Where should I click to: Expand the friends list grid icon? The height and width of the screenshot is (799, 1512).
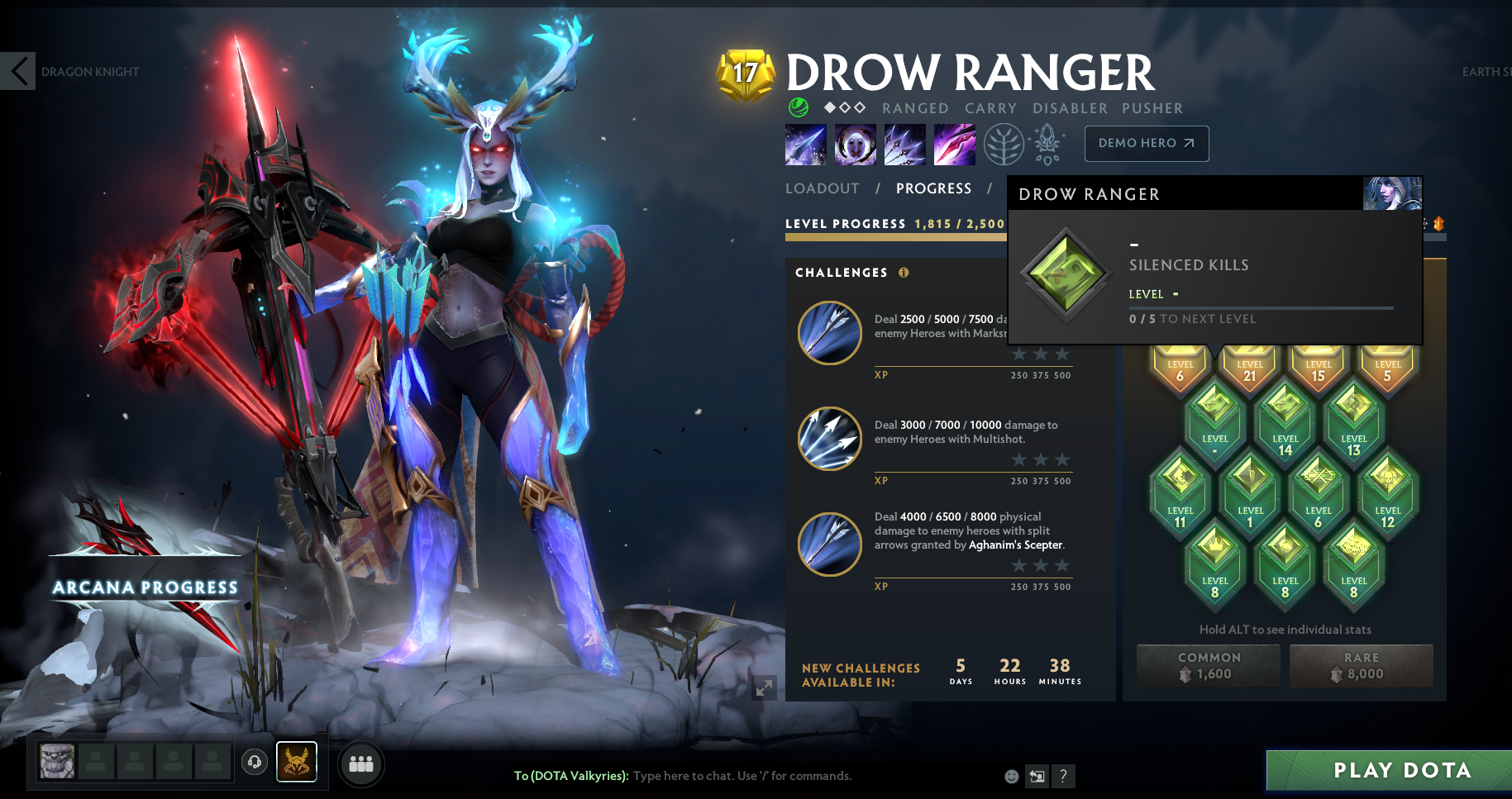coord(360,763)
